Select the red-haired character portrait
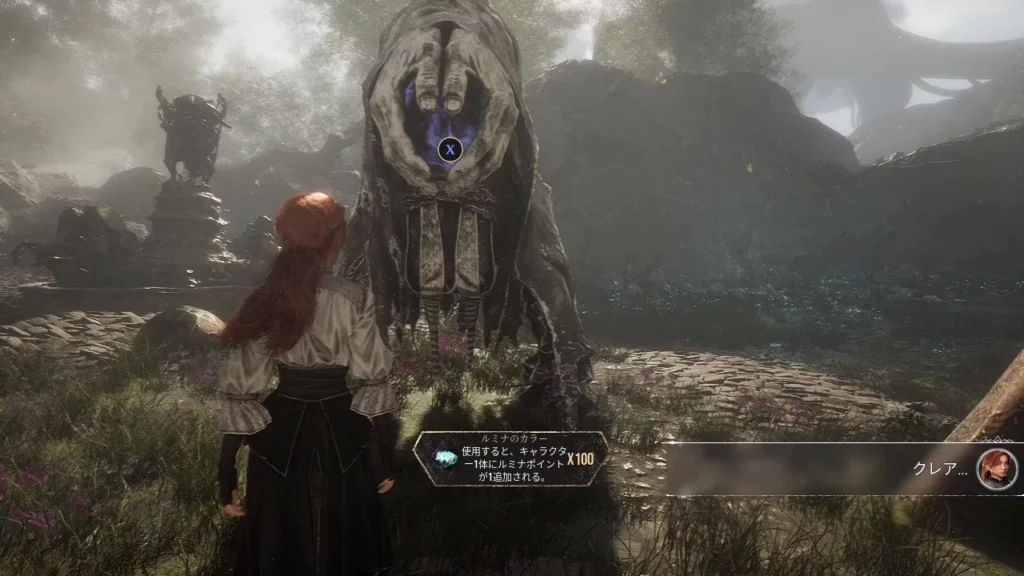The image size is (1024, 576). click(997, 469)
